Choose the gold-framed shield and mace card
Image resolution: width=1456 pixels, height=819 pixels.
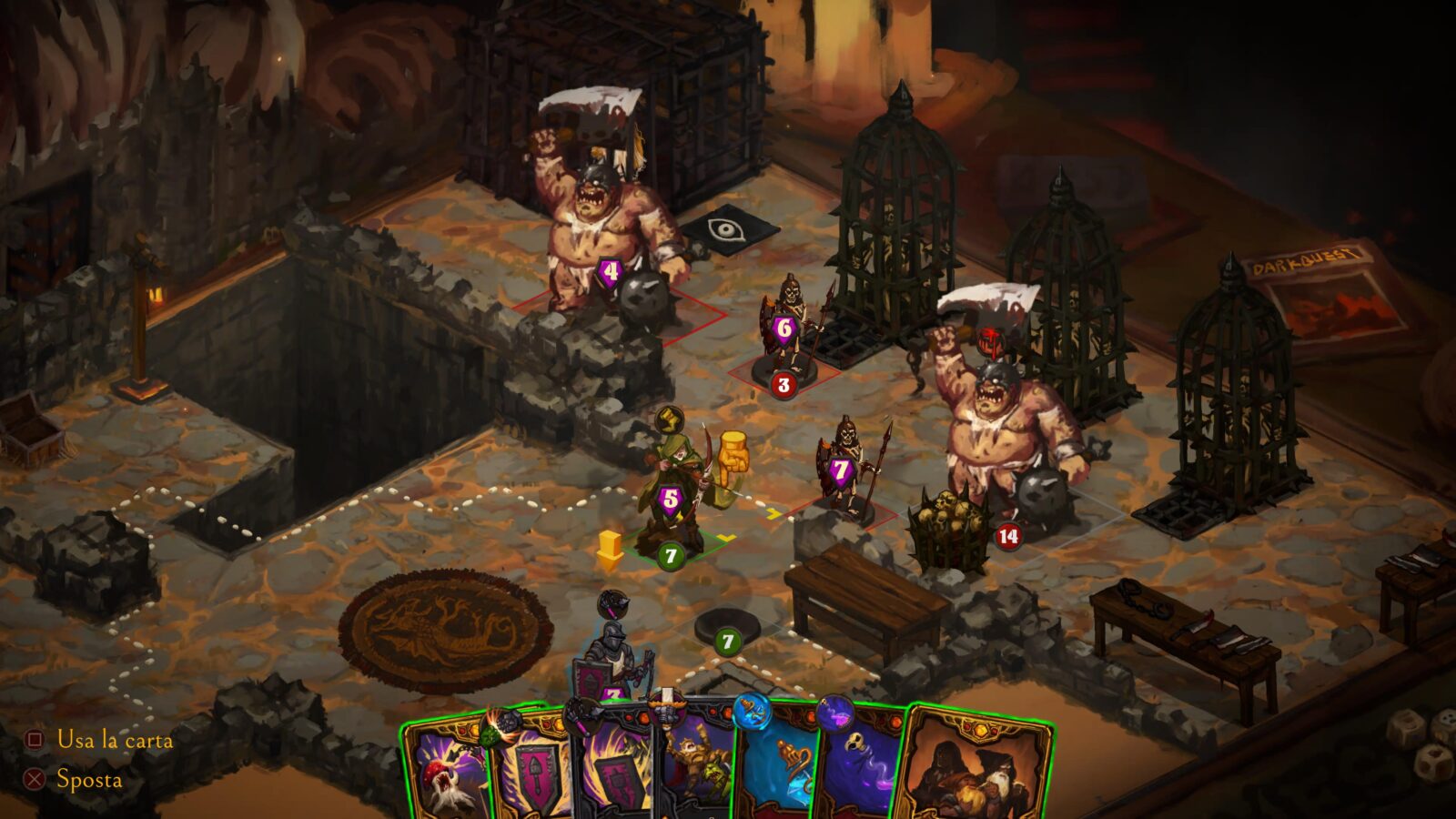[x=532, y=772]
